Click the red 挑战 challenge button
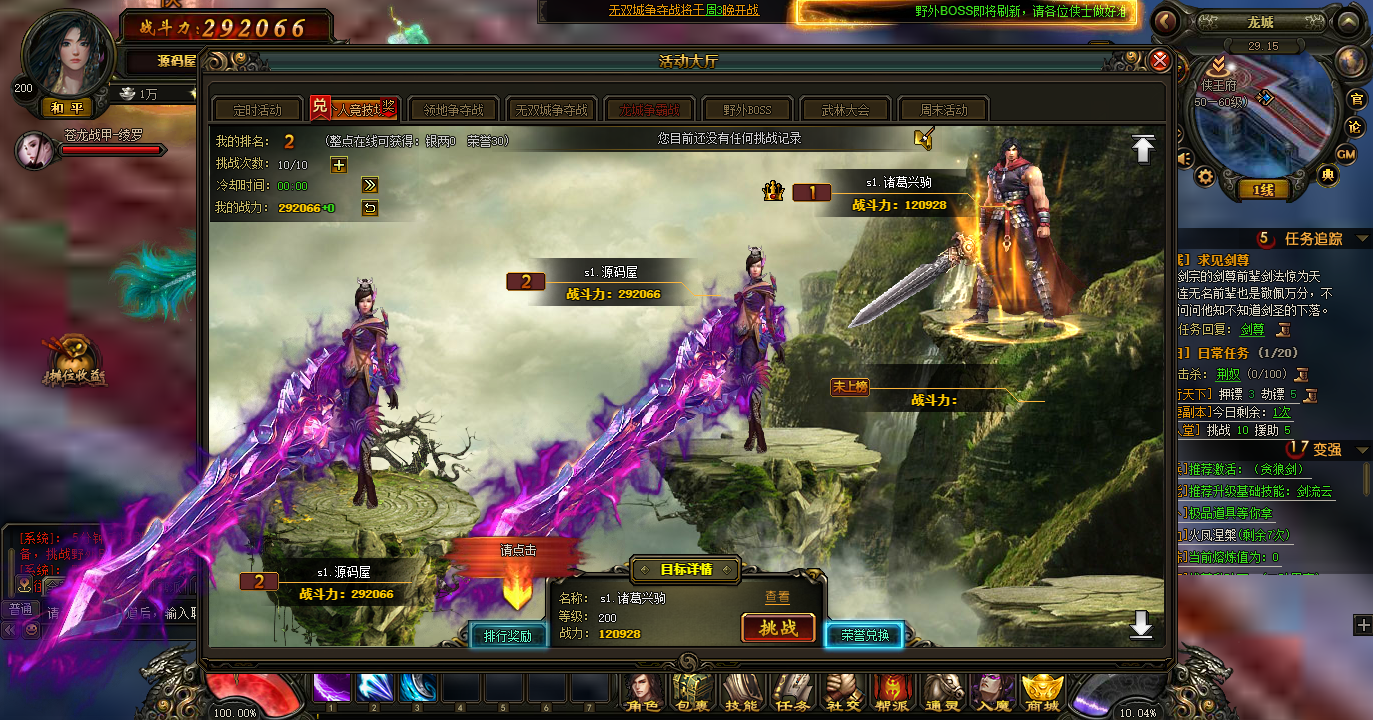Viewport: 1373px width, 720px height. click(778, 628)
